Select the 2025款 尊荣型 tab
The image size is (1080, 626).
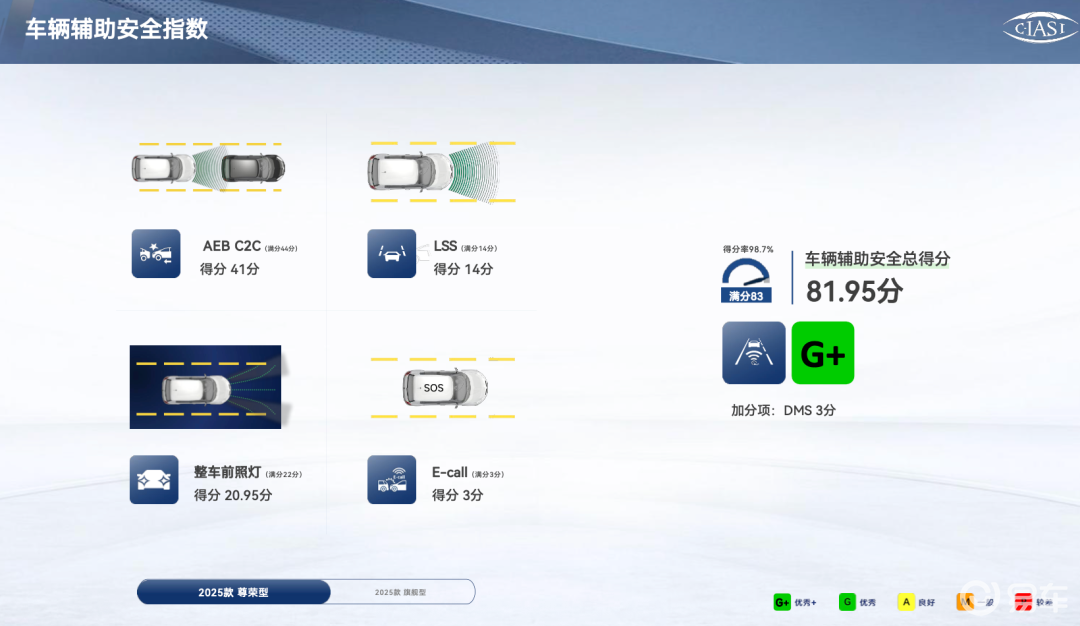click(234, 592)
